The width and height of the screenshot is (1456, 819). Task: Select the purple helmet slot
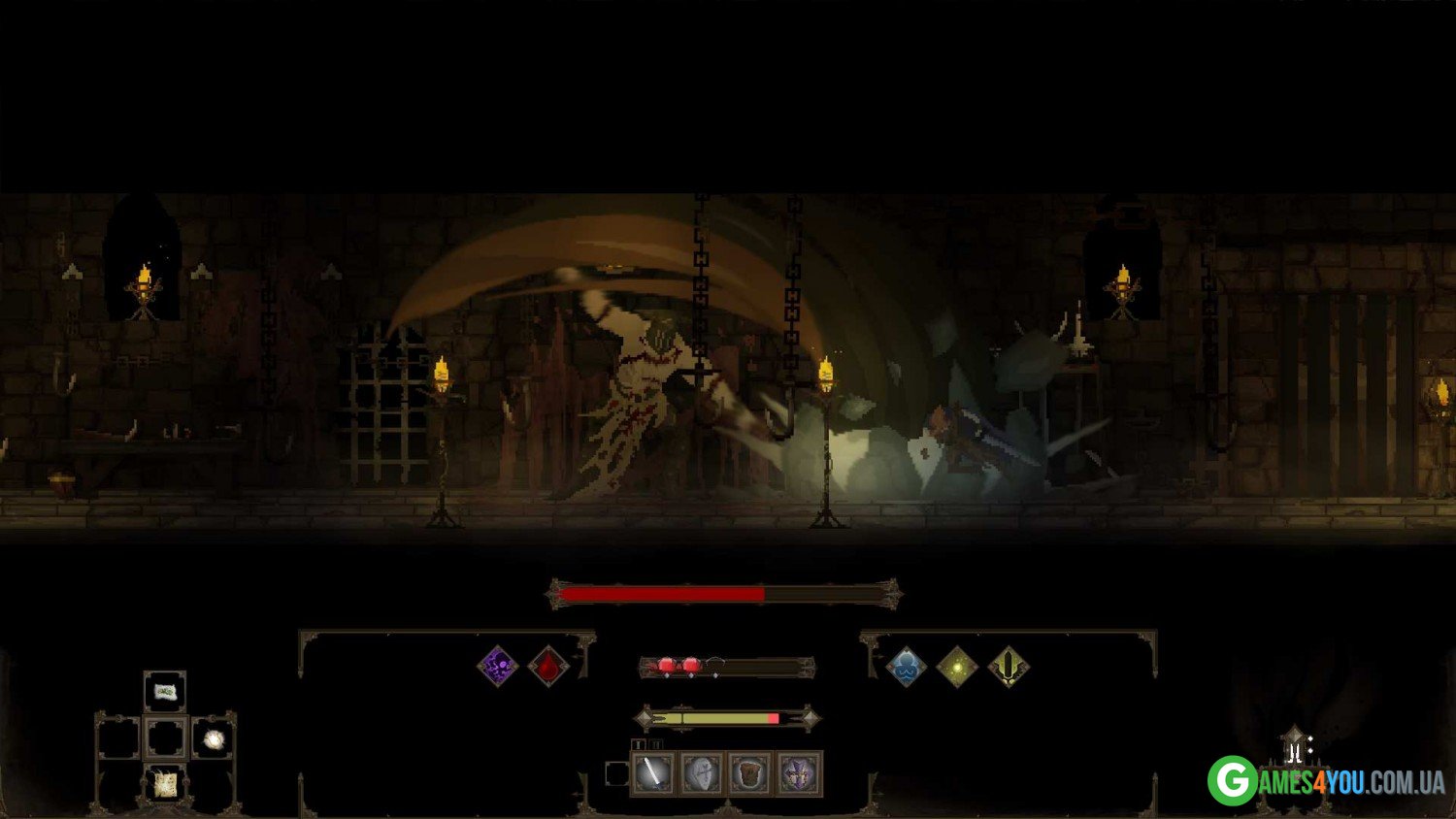pos(799,773)
